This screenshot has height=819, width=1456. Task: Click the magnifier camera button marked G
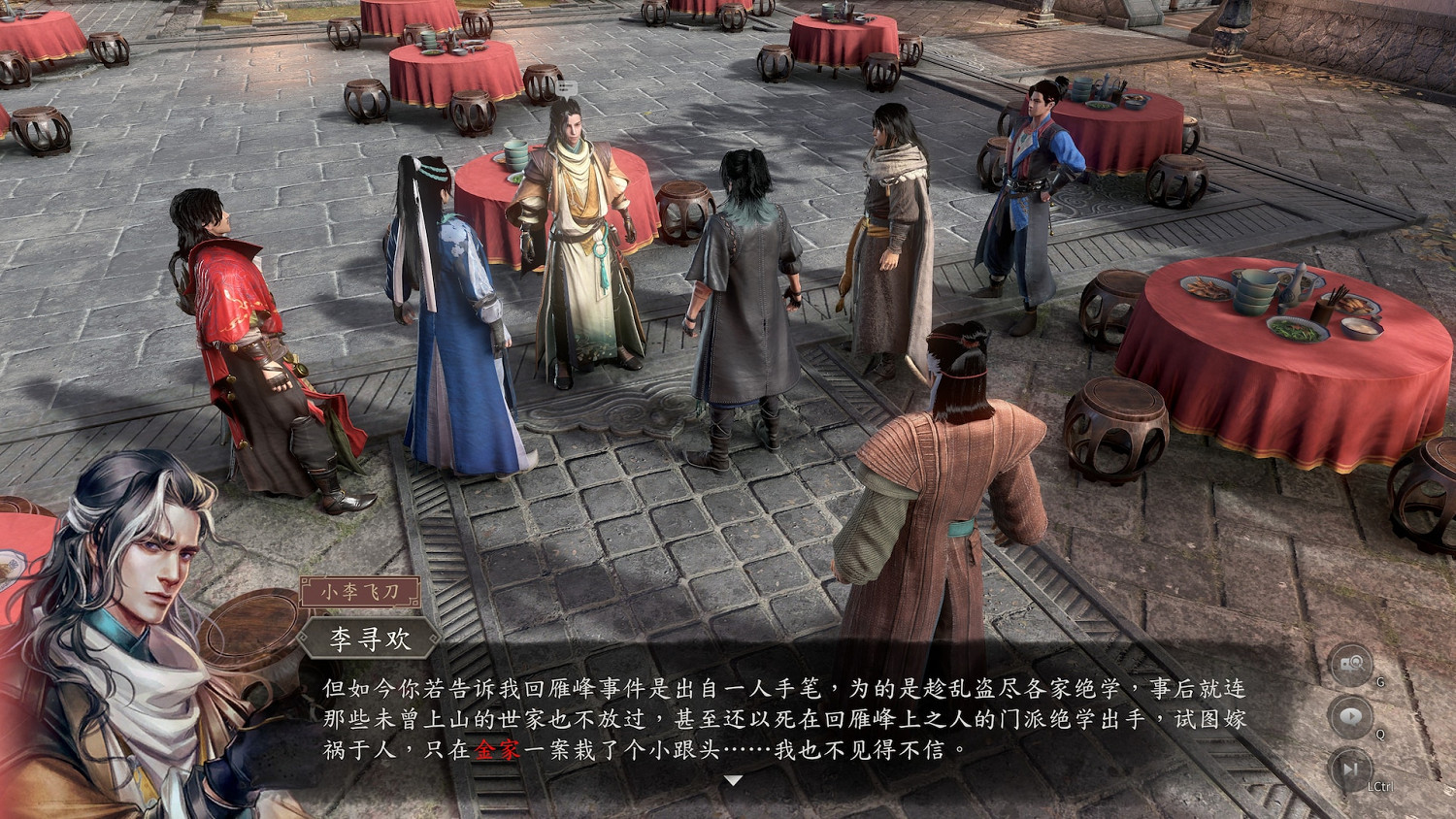1351,664
